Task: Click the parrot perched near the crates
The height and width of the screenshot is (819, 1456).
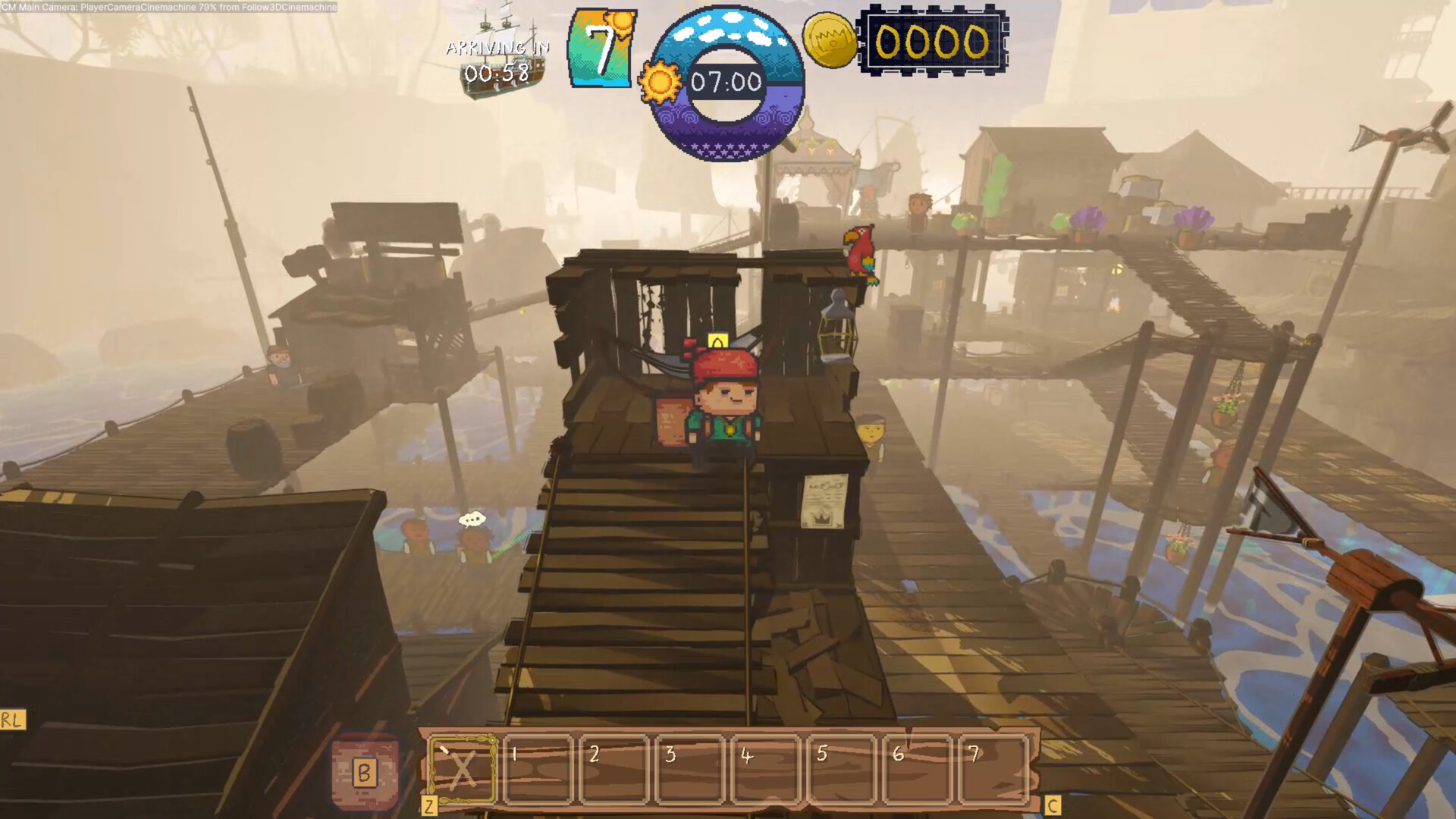Action: click(861, 250)
